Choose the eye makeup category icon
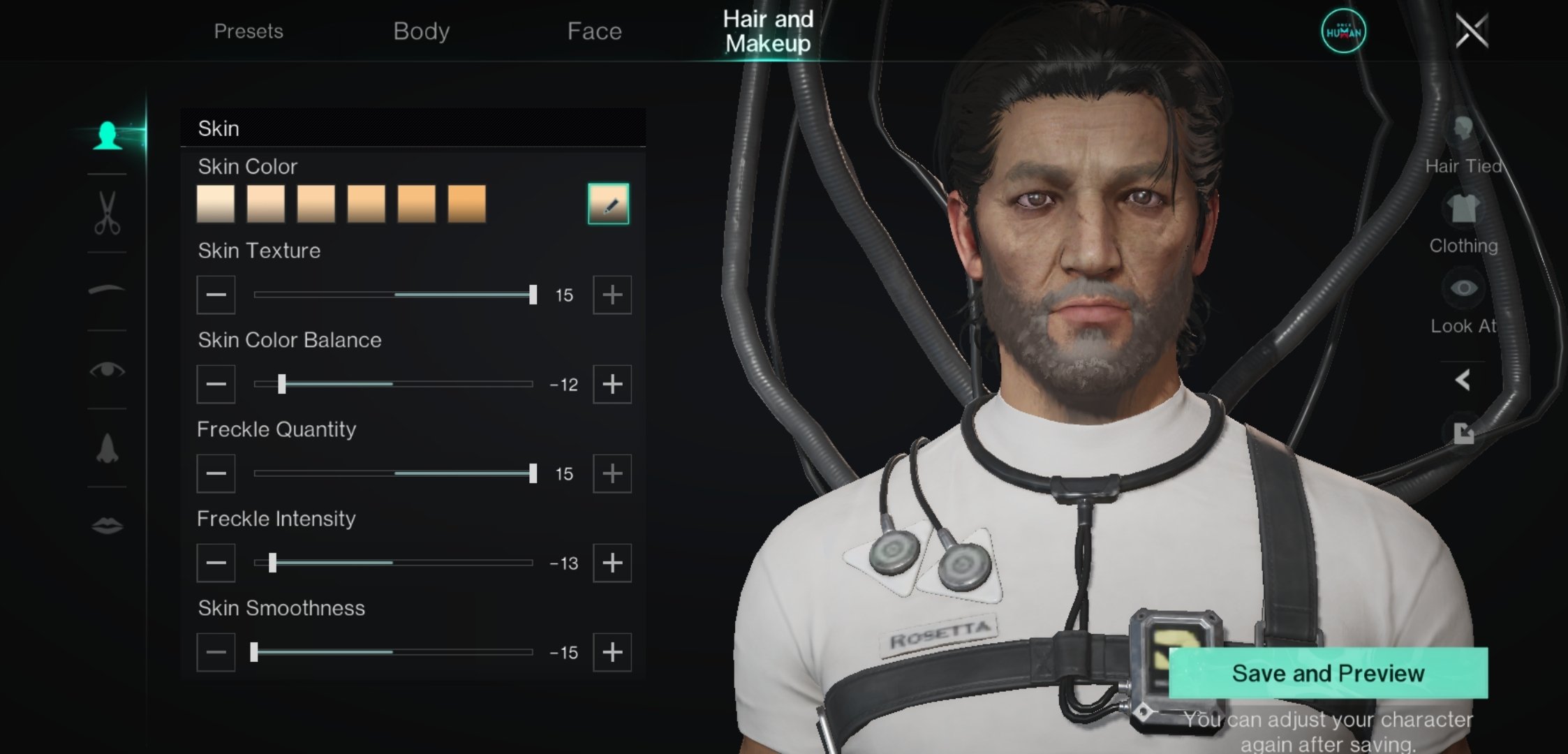 click(x=107, y=369)
